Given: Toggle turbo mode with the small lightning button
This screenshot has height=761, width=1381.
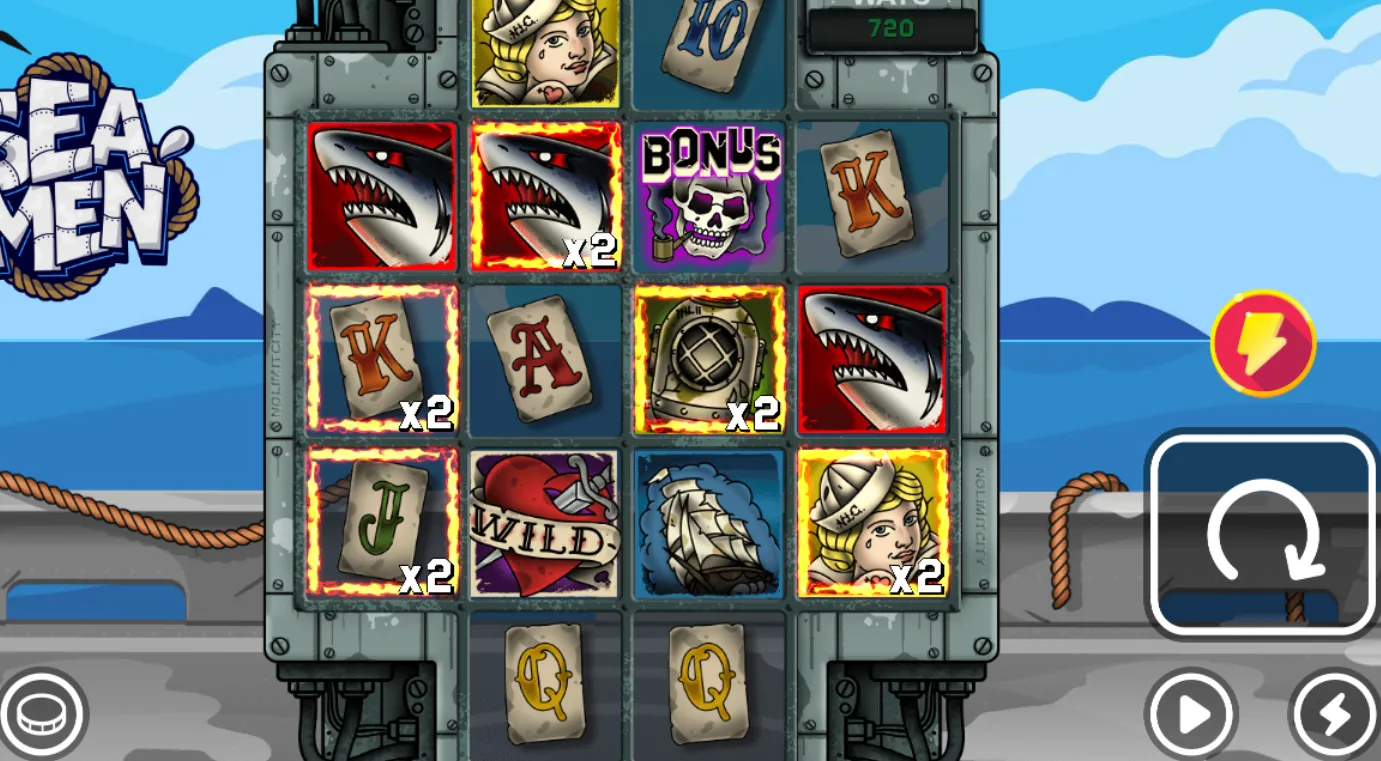Looking at the screenshot, I should [1334, 714].
